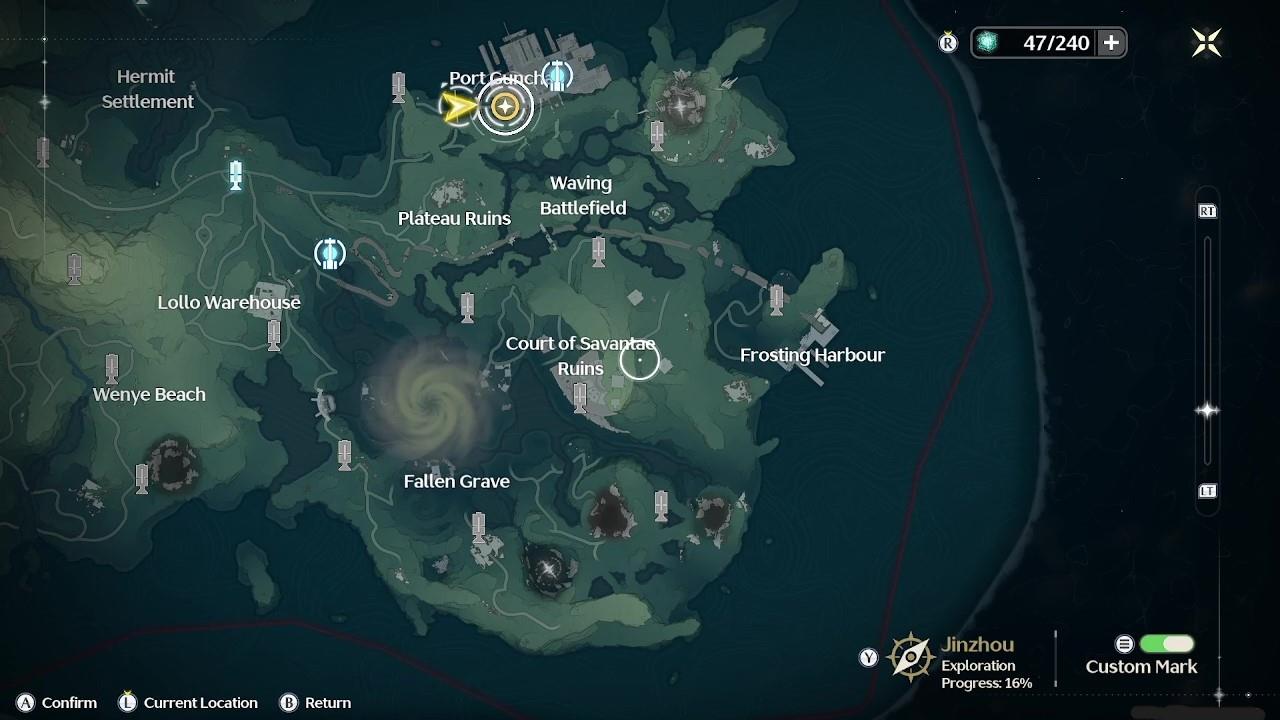Toggle the Custom Mark switch
This screenshot has height=720, width=1280.
[1166, 644]
